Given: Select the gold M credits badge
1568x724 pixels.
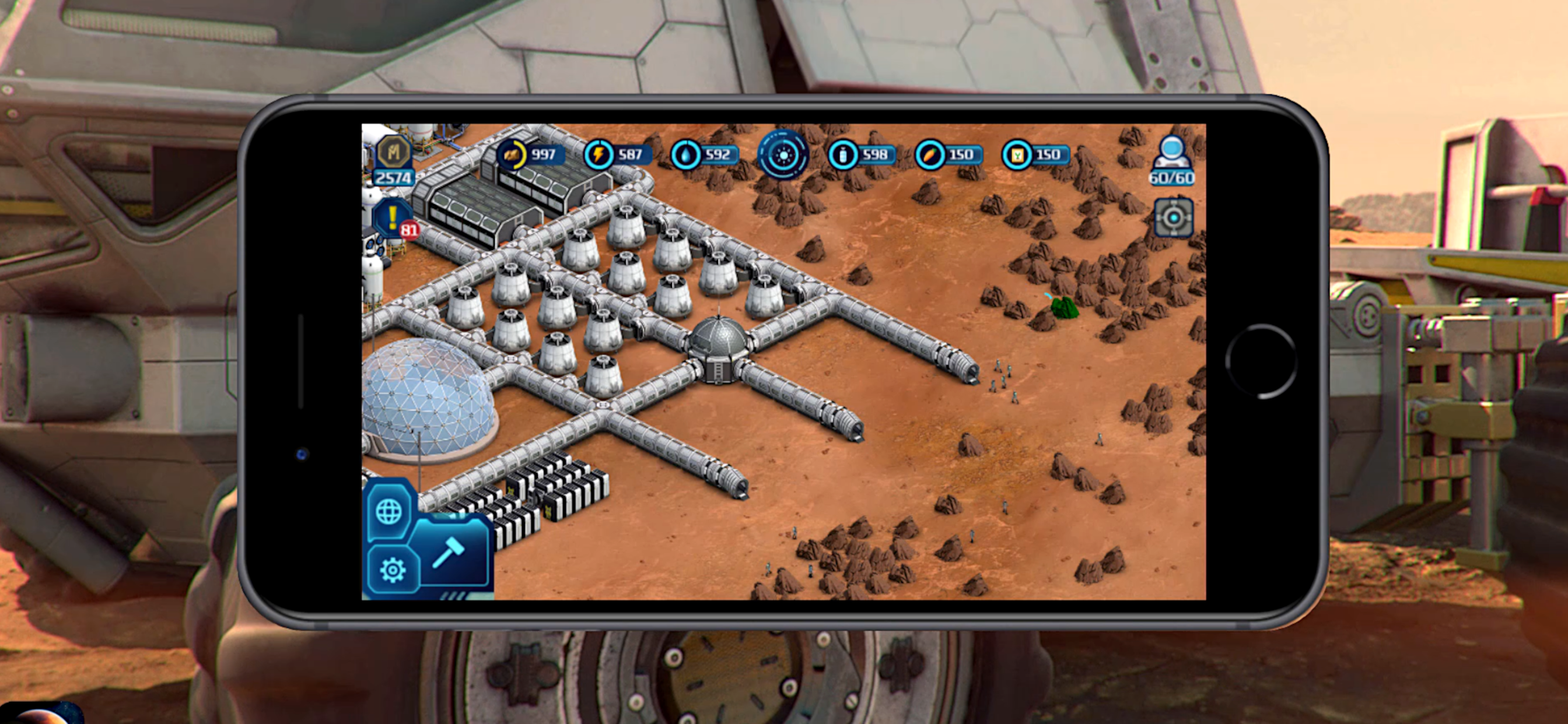Looking at the screenshot, I should [x=394, y=152].
